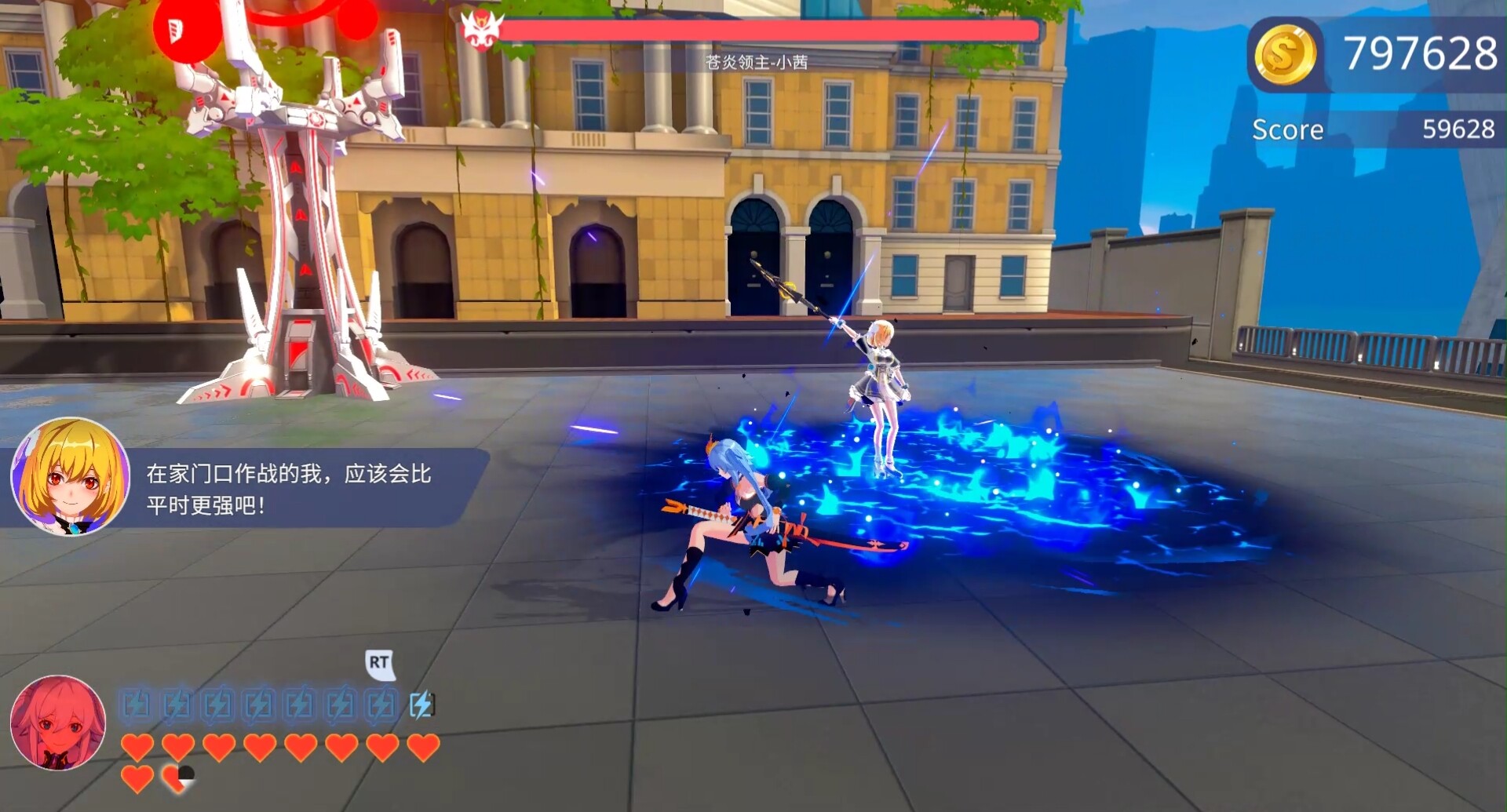Click the RT button prompt icon
Image resolution: width=1507 pixels, height=812 pixels.
point(380,663)
